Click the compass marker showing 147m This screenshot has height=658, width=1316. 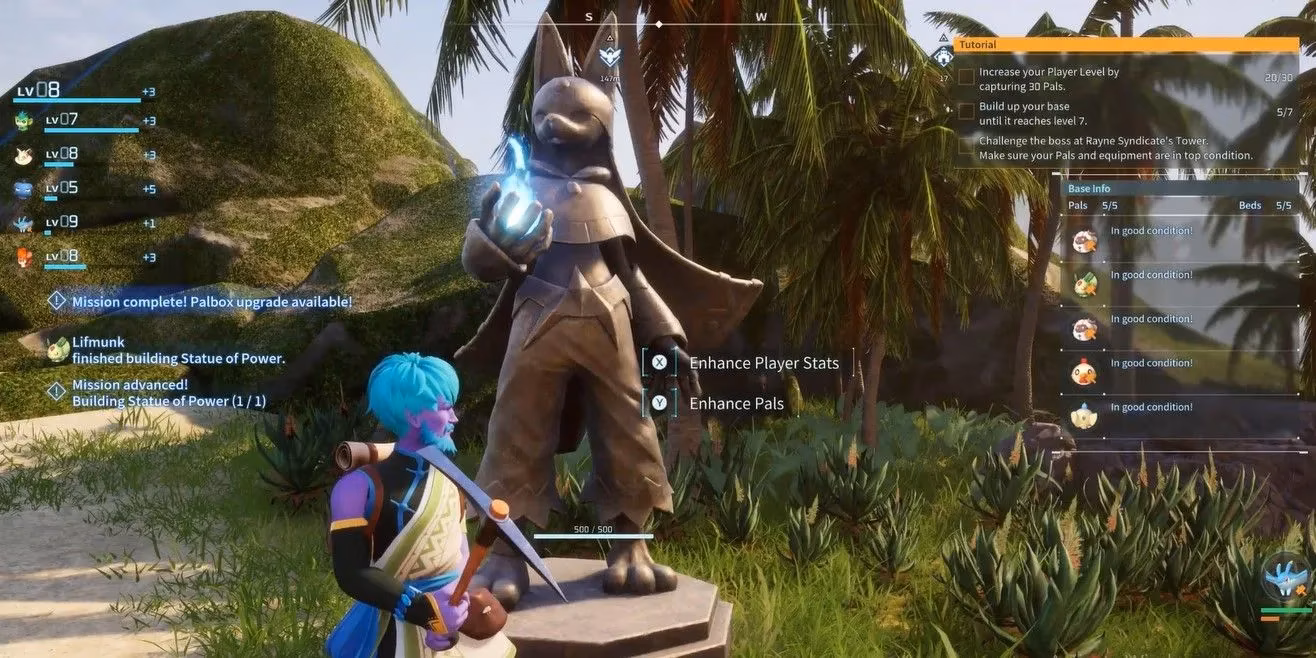(609, 58)
